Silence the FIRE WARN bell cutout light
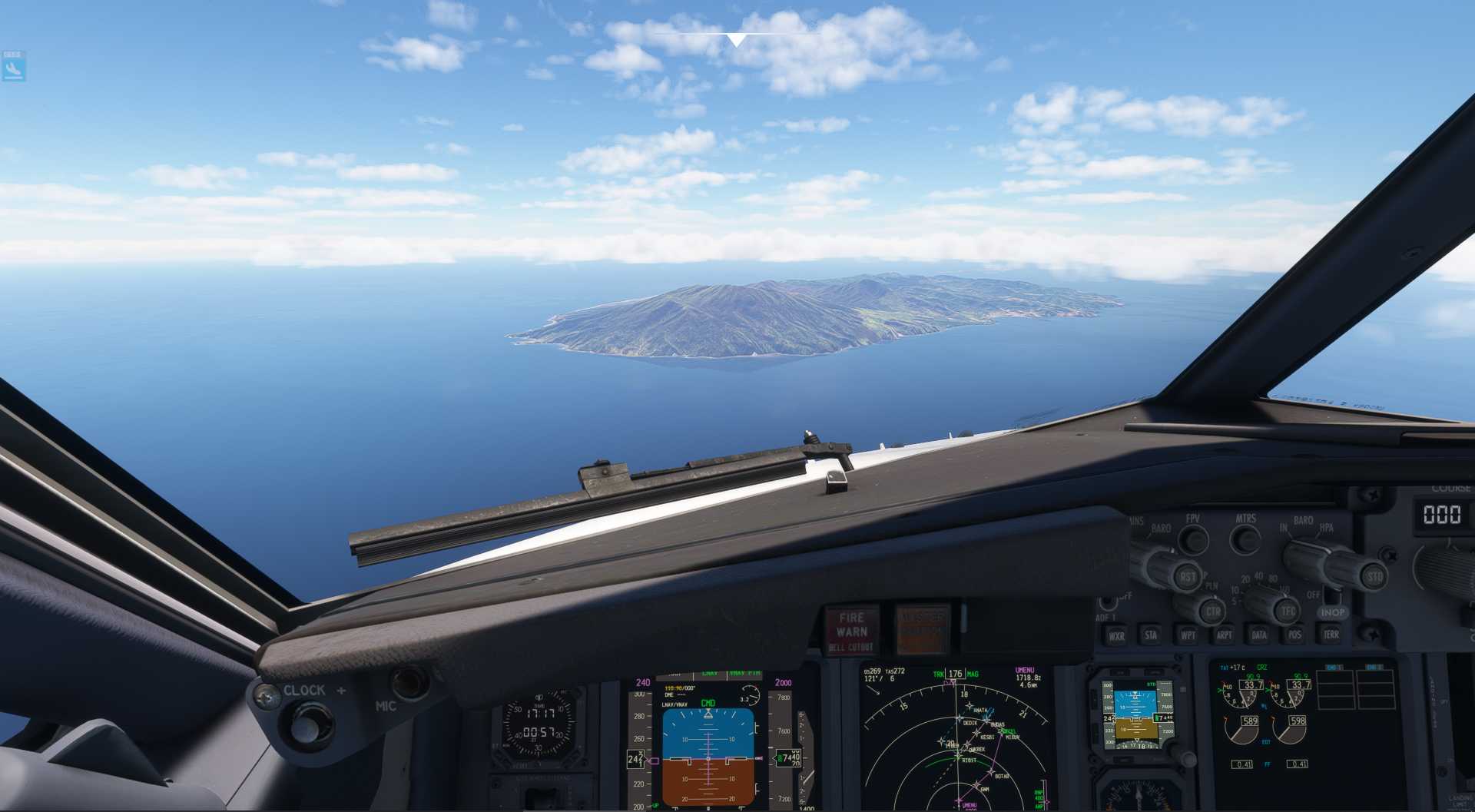 coord(851,631)
